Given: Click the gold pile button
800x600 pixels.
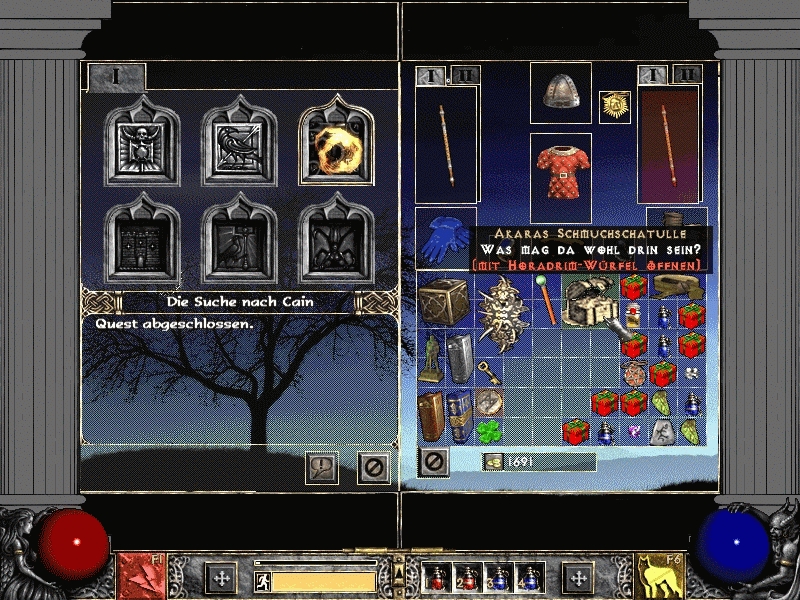Looking at the screenshot, I should point(493,461).
